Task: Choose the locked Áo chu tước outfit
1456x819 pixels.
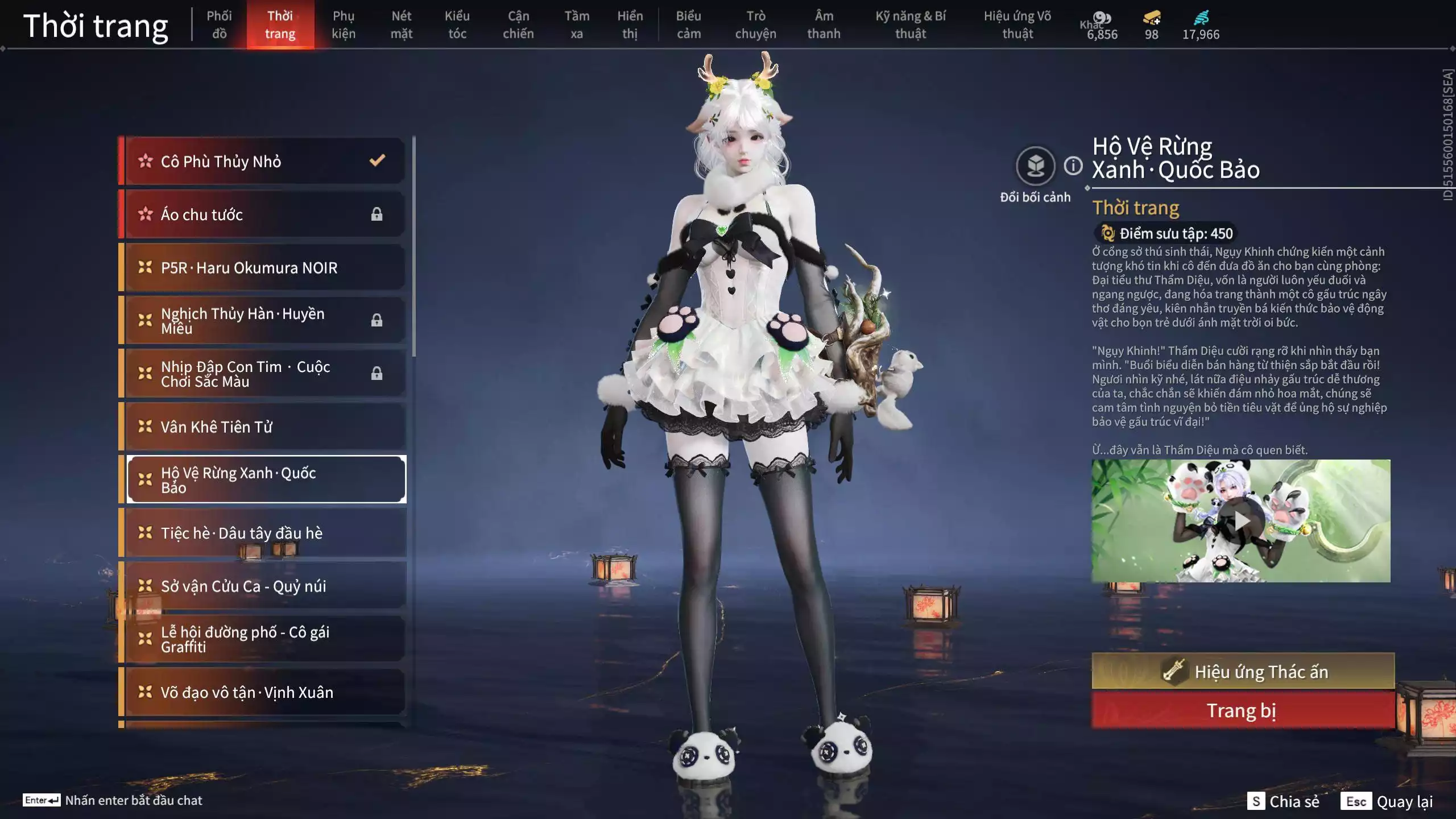Action: click(x=264, y=214)
